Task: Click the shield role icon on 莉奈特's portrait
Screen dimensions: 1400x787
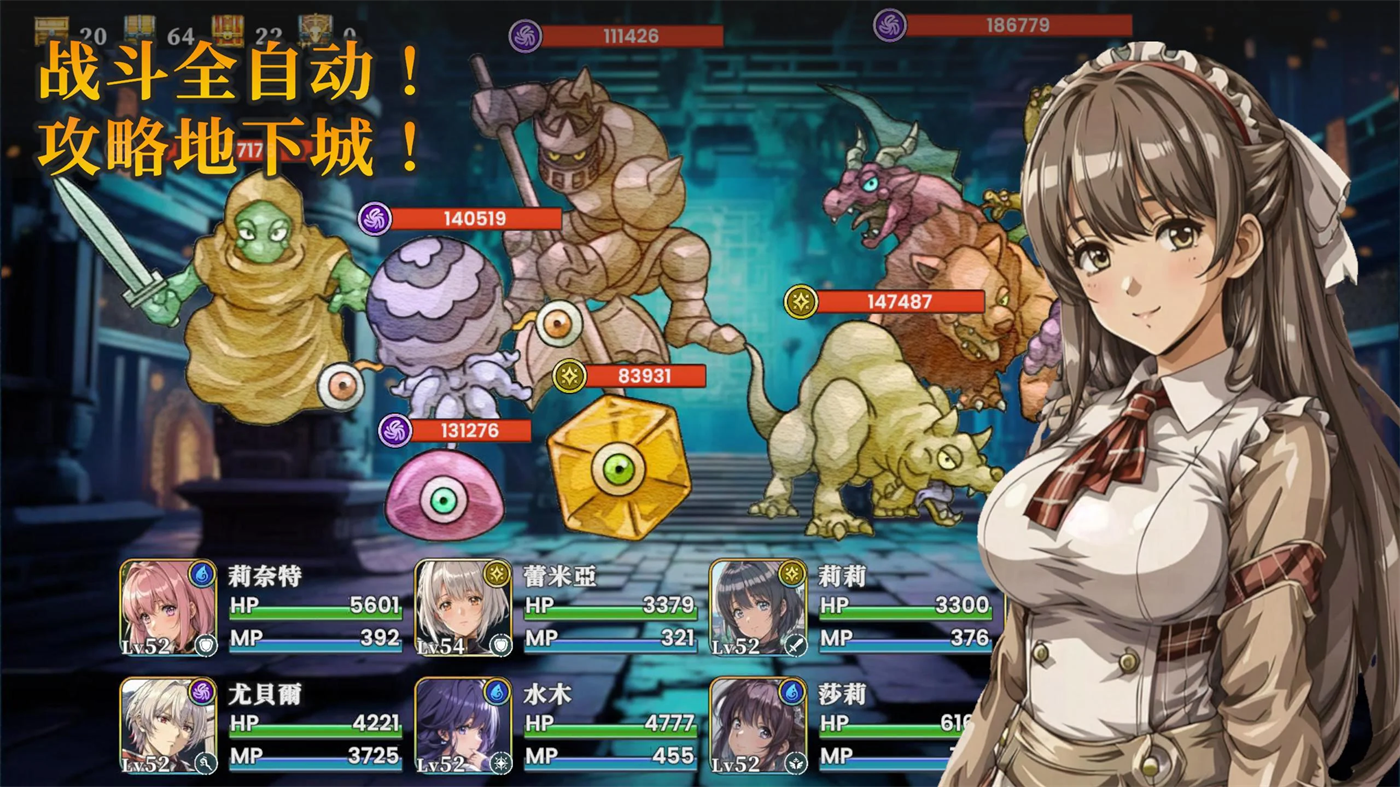Action: click(204, 643)
